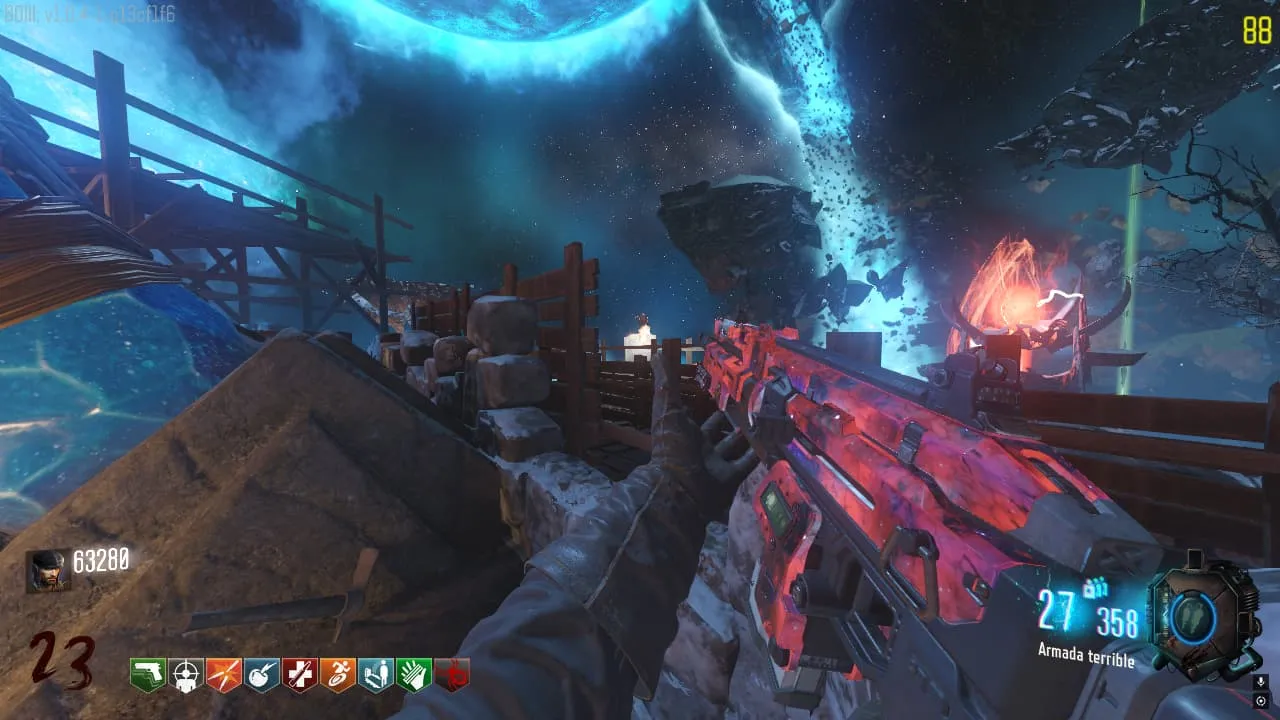
Task: Toggle the microphone overlay button
Action: (x=1263, y=681)
